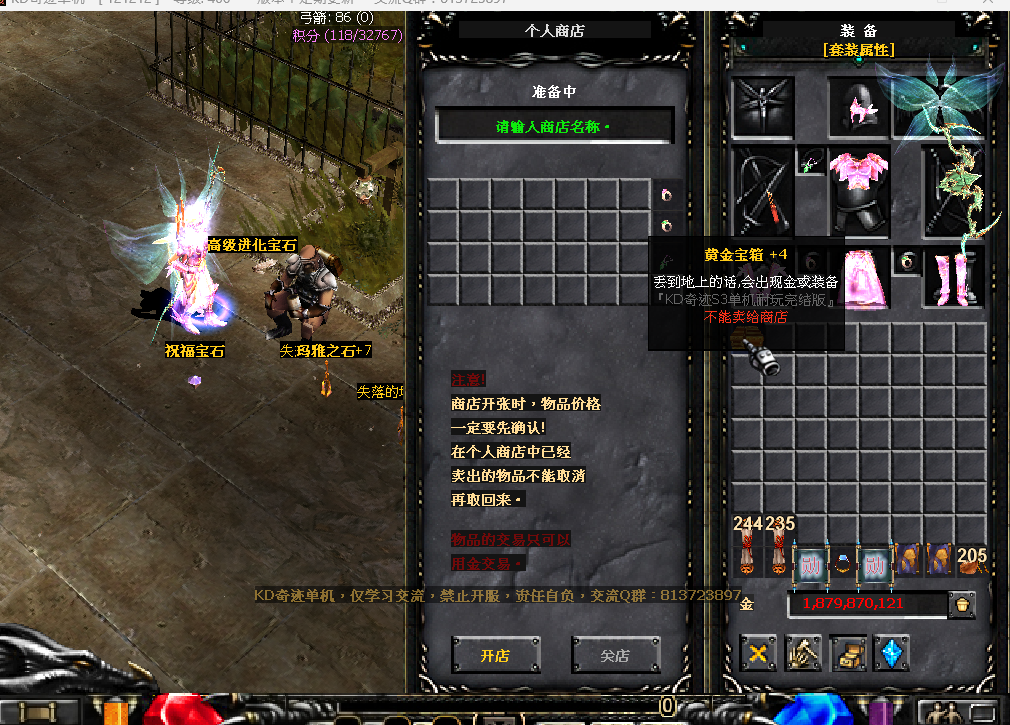
Task: Click the hammer repair button
Action: point(803,654)
